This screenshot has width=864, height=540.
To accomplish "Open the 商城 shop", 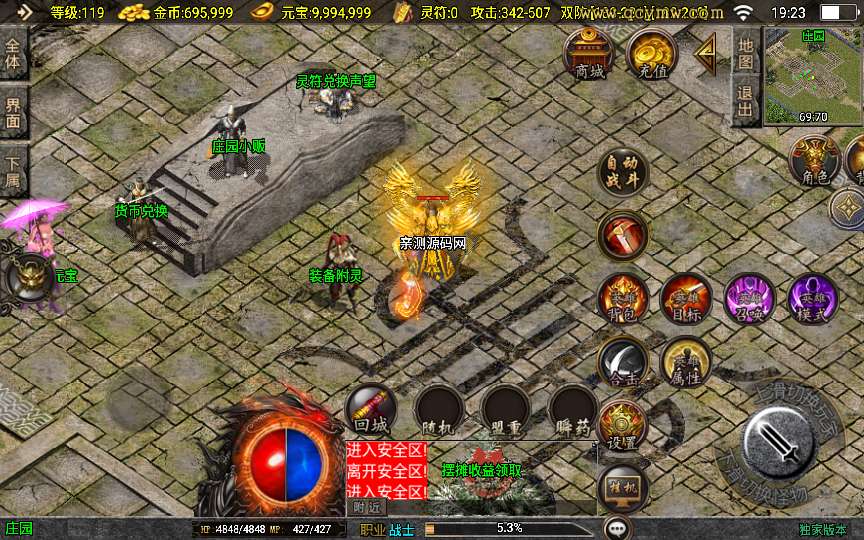I will click(590, 54).
